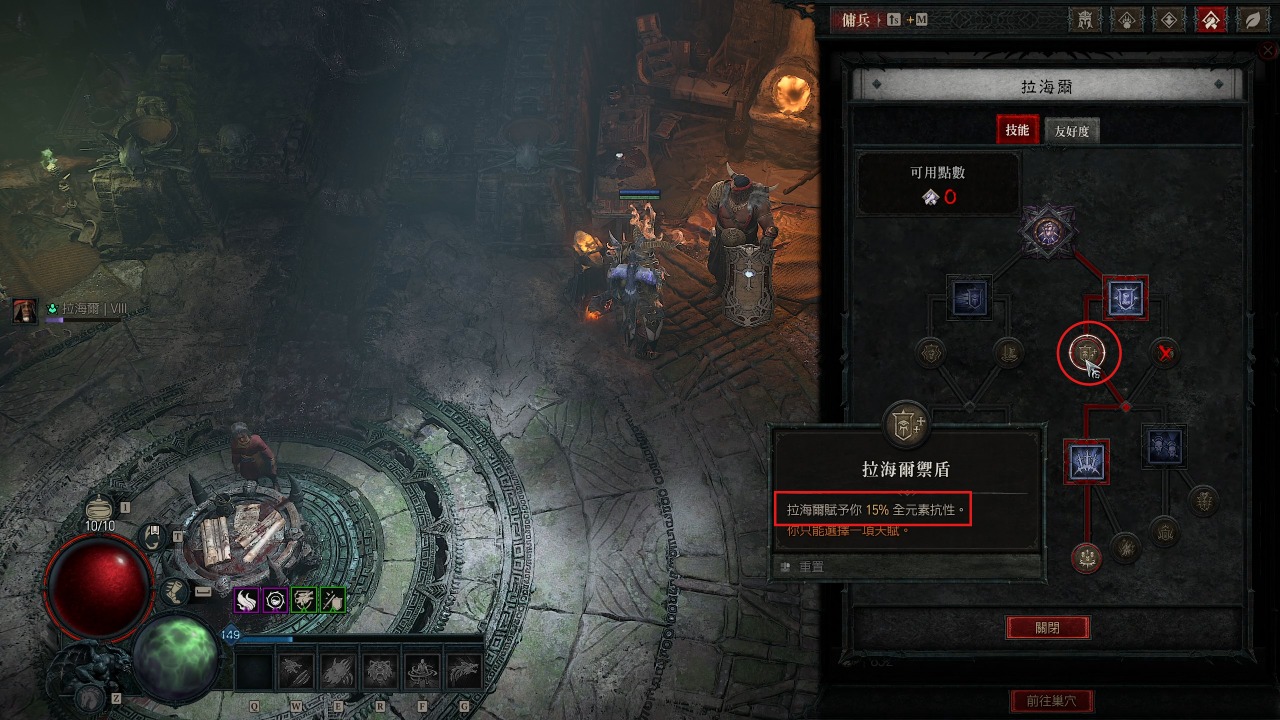Close the mercenary panel with 關閉
This screenshot has height=720, width=1280.
1047,628
